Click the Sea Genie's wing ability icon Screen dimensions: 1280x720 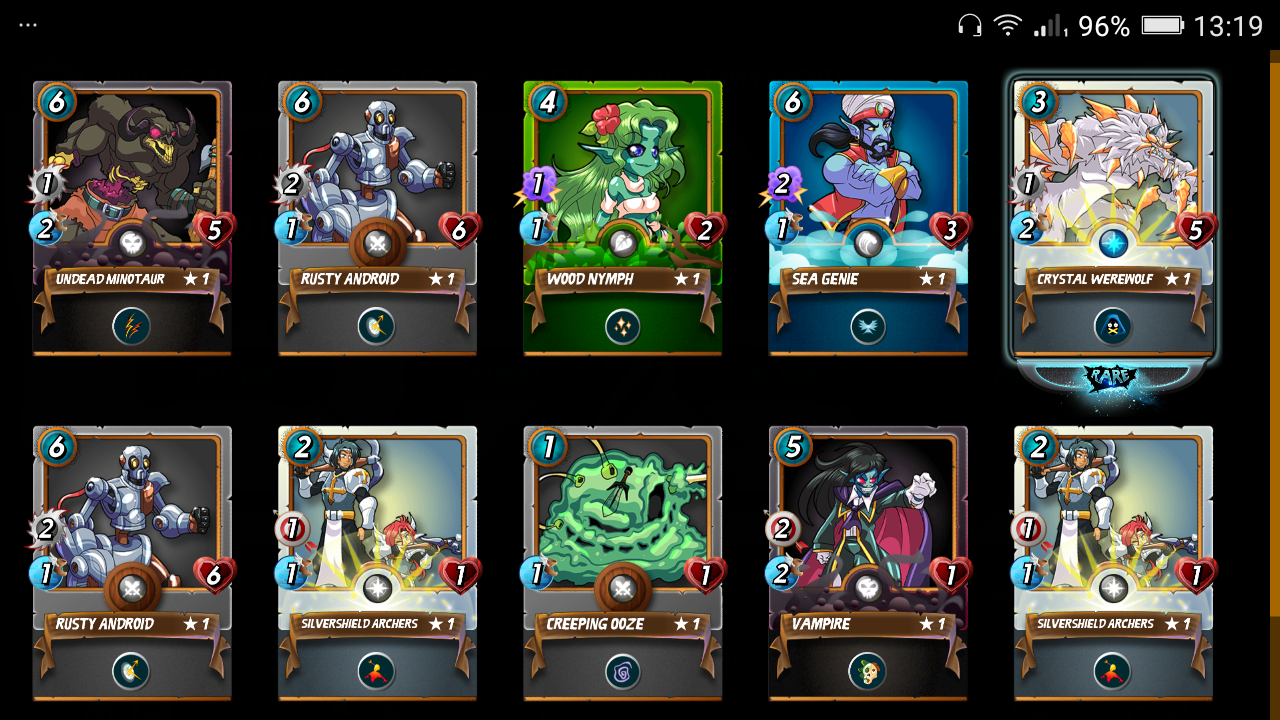(868, 326)
